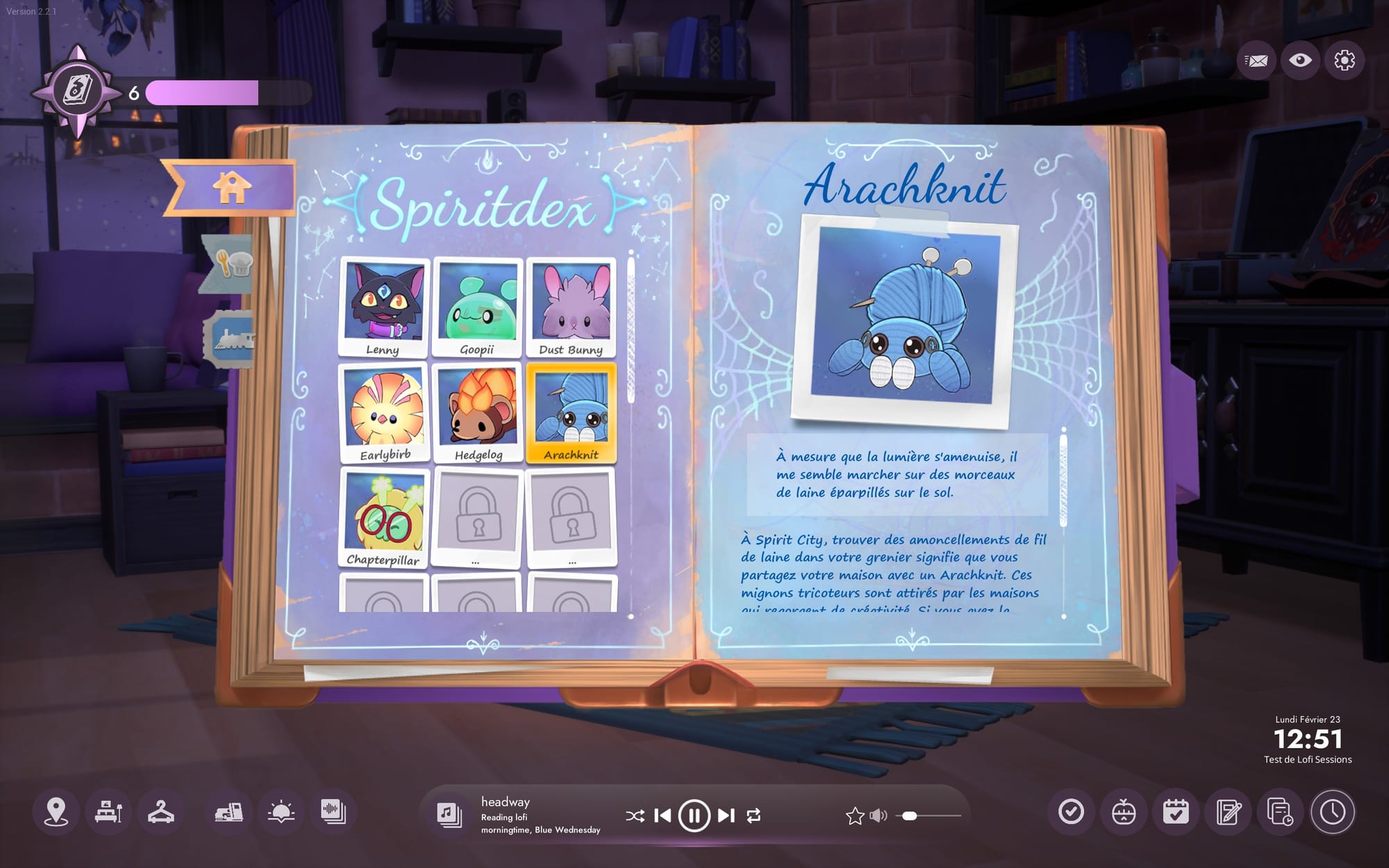Choose the Goopii spirit entry
Viewport: 1389px width, 868px height.
[x=477, y=307]
